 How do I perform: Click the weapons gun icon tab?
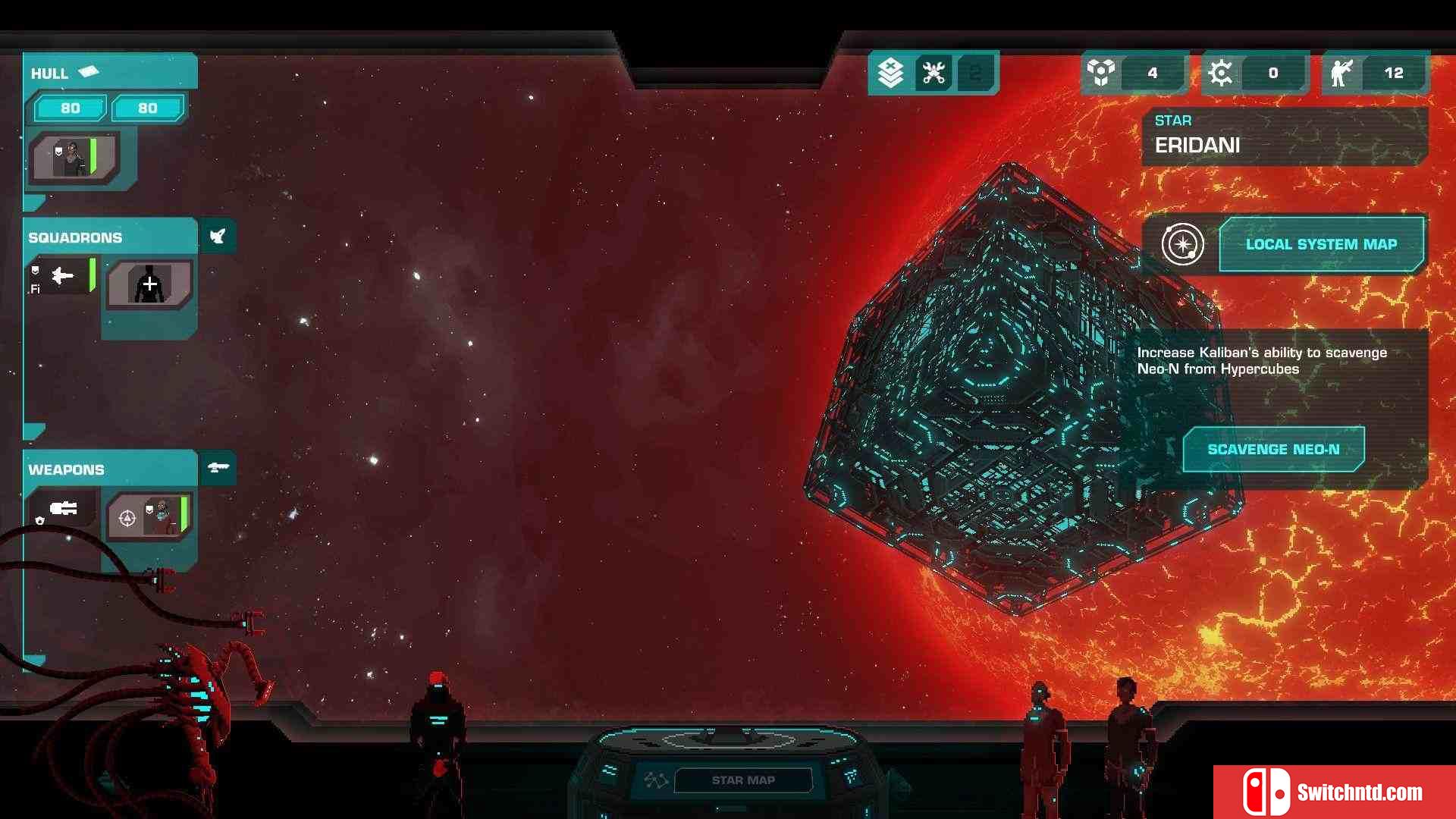click(x=218, y=467)
